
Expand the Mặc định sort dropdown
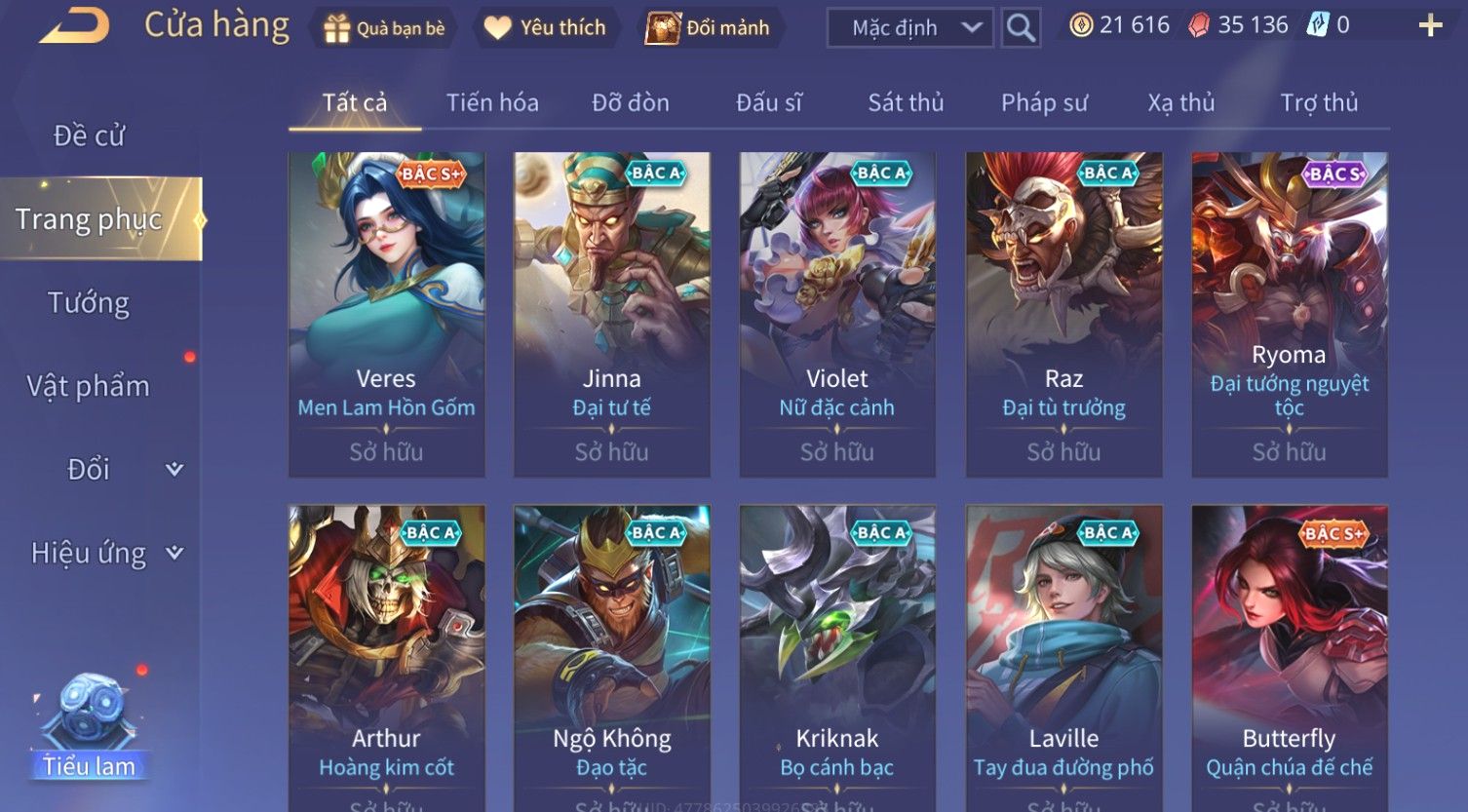pos(909,28)
